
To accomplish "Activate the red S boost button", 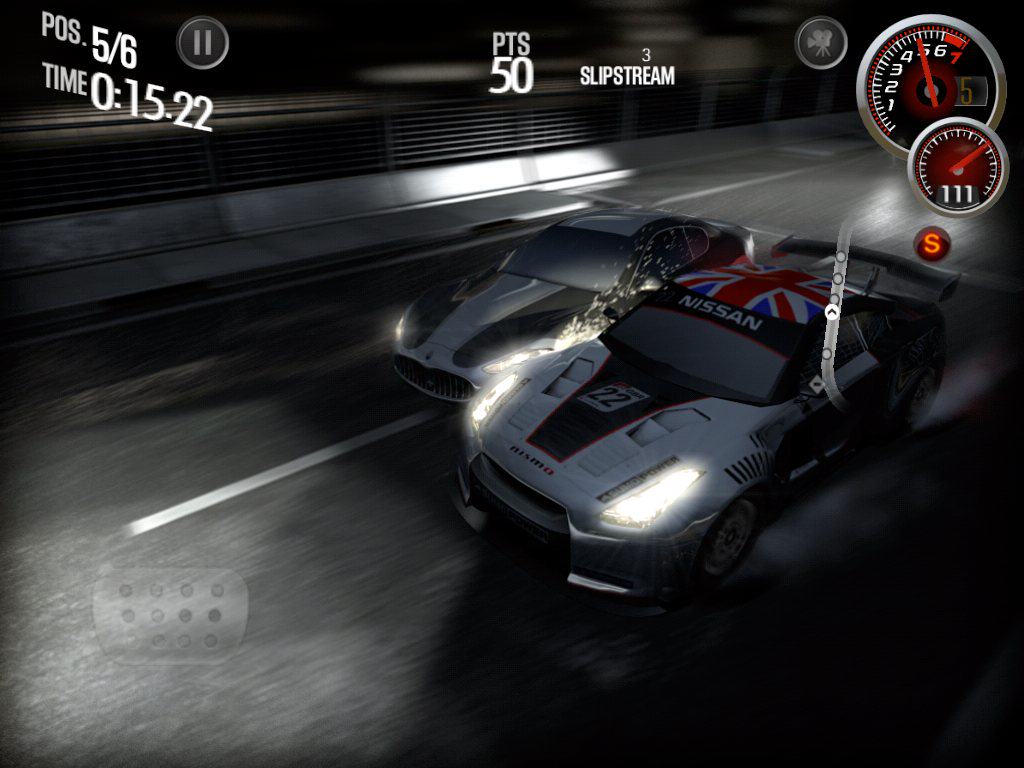I will (933, 242).
